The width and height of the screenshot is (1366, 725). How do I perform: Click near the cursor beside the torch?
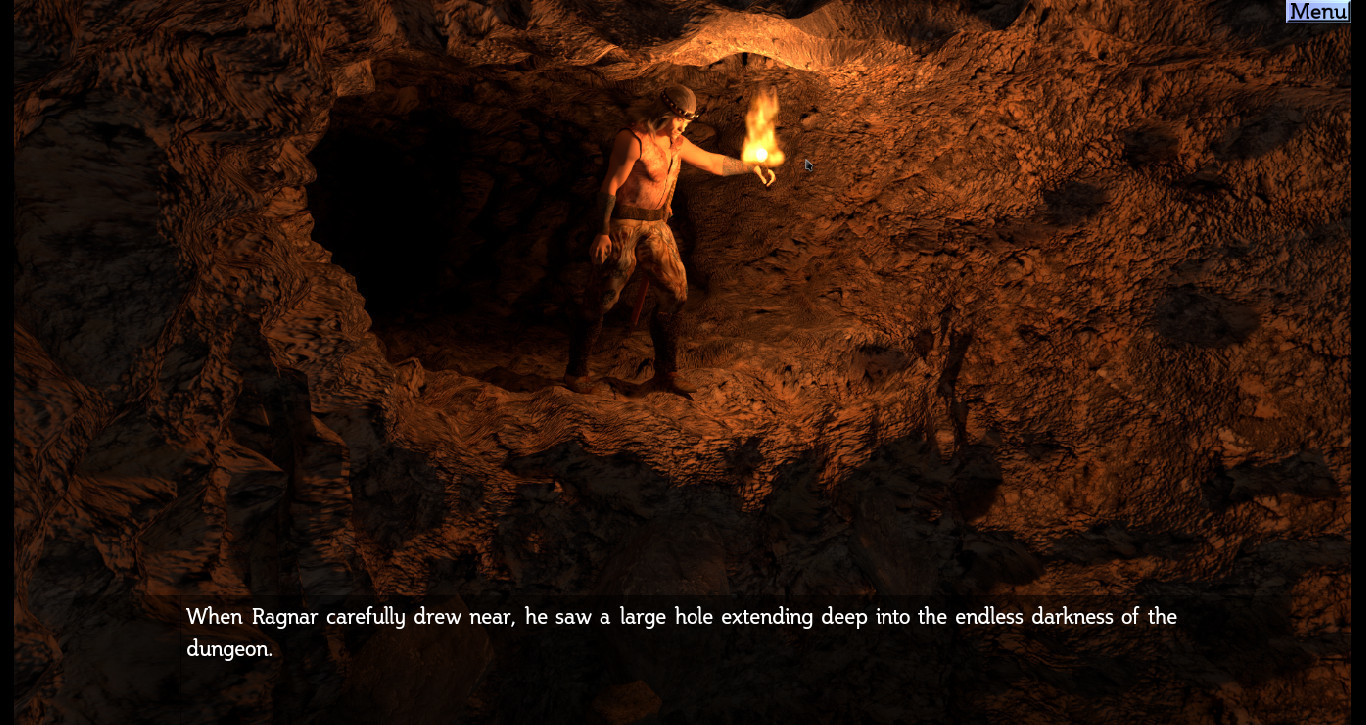pos(806,165)
